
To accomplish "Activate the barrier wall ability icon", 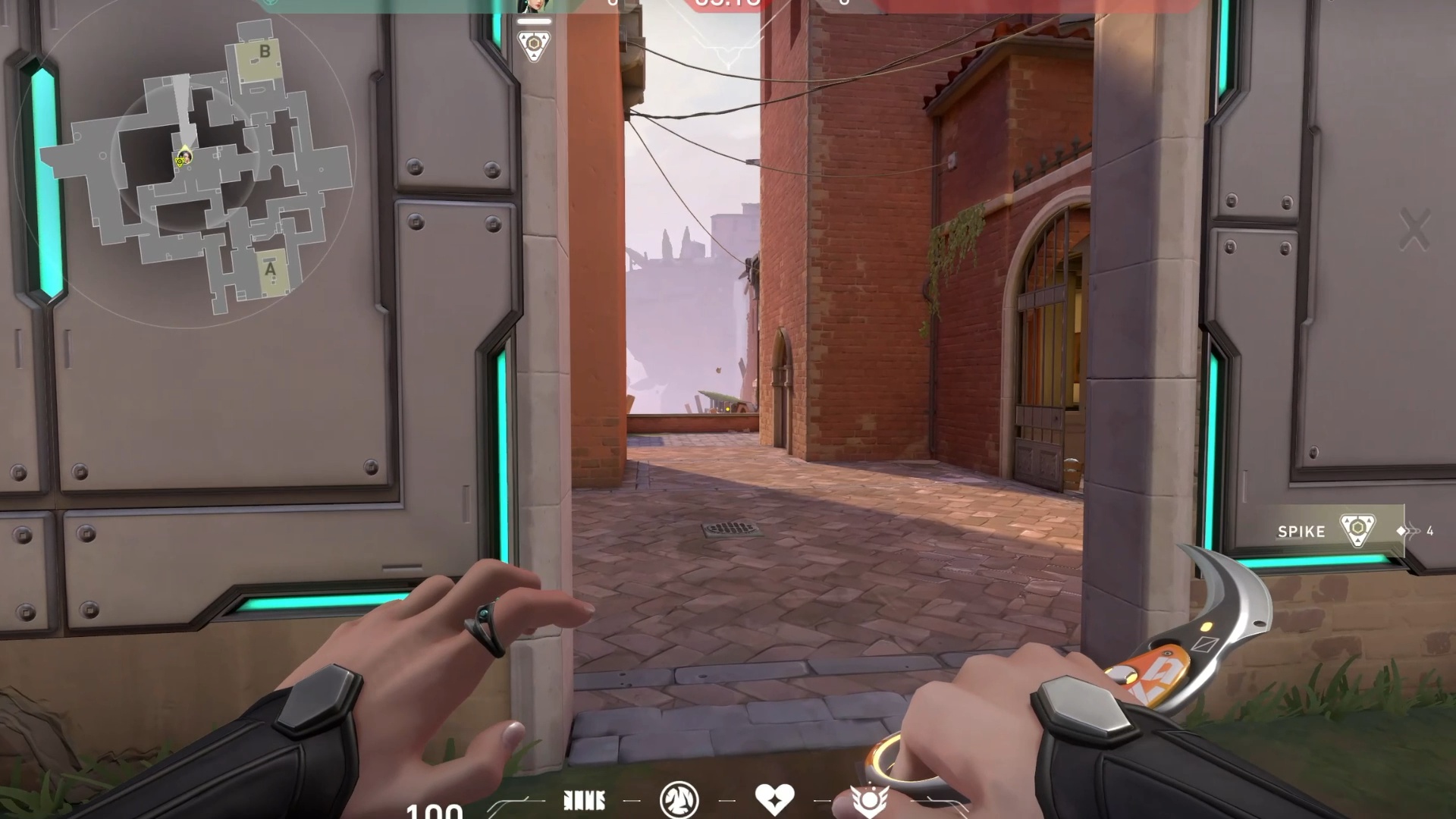I will (584, 800).
